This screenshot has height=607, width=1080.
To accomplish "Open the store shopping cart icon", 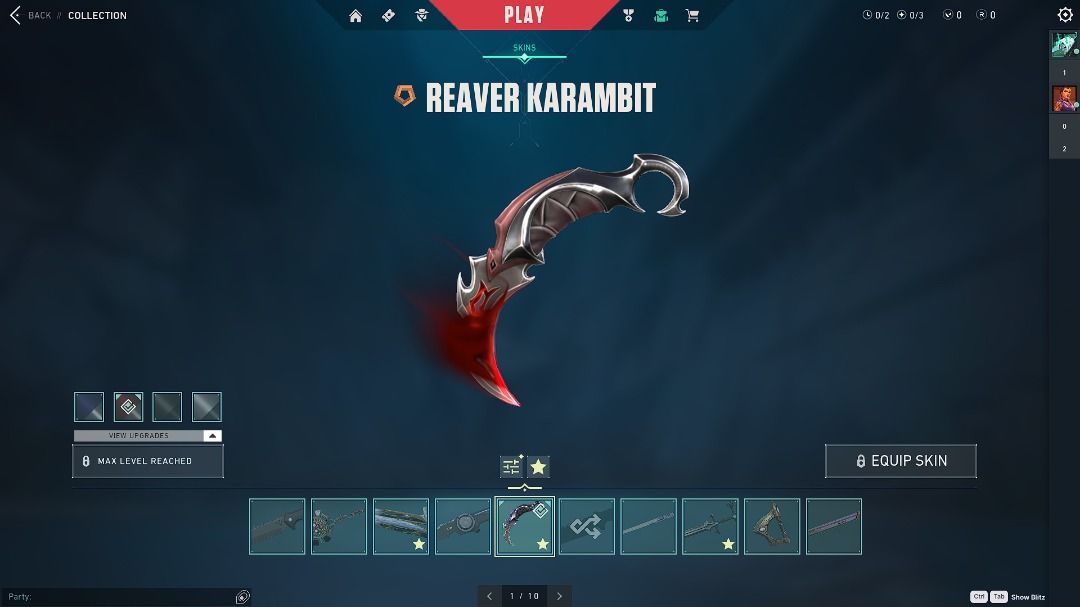I will 691,16.
